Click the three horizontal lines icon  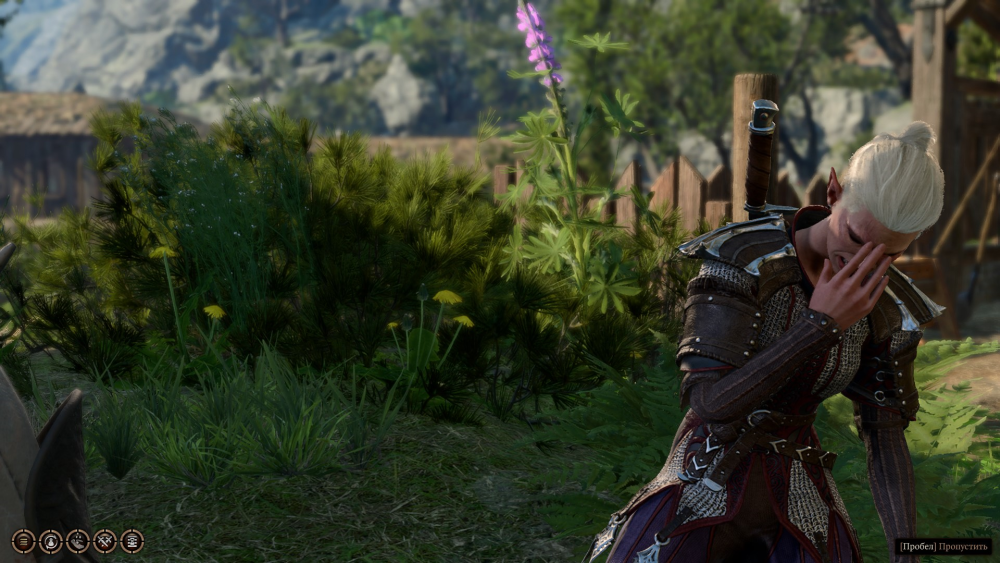pyautogui.click(x=23, y=541)
